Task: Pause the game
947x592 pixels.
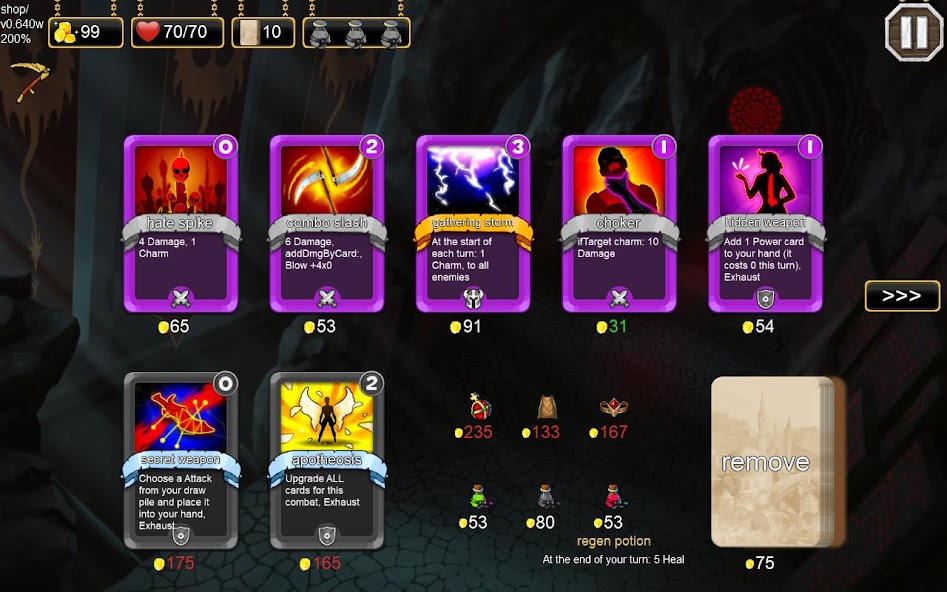Action: pyautogui.click(x=913, y=32)
